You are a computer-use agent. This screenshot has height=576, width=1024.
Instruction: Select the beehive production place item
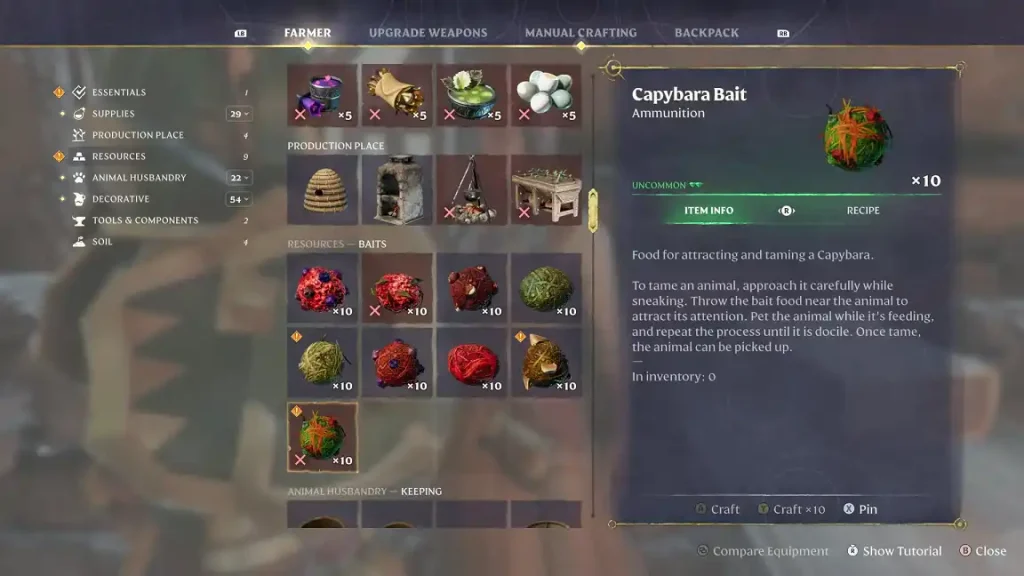coord(322,189)
